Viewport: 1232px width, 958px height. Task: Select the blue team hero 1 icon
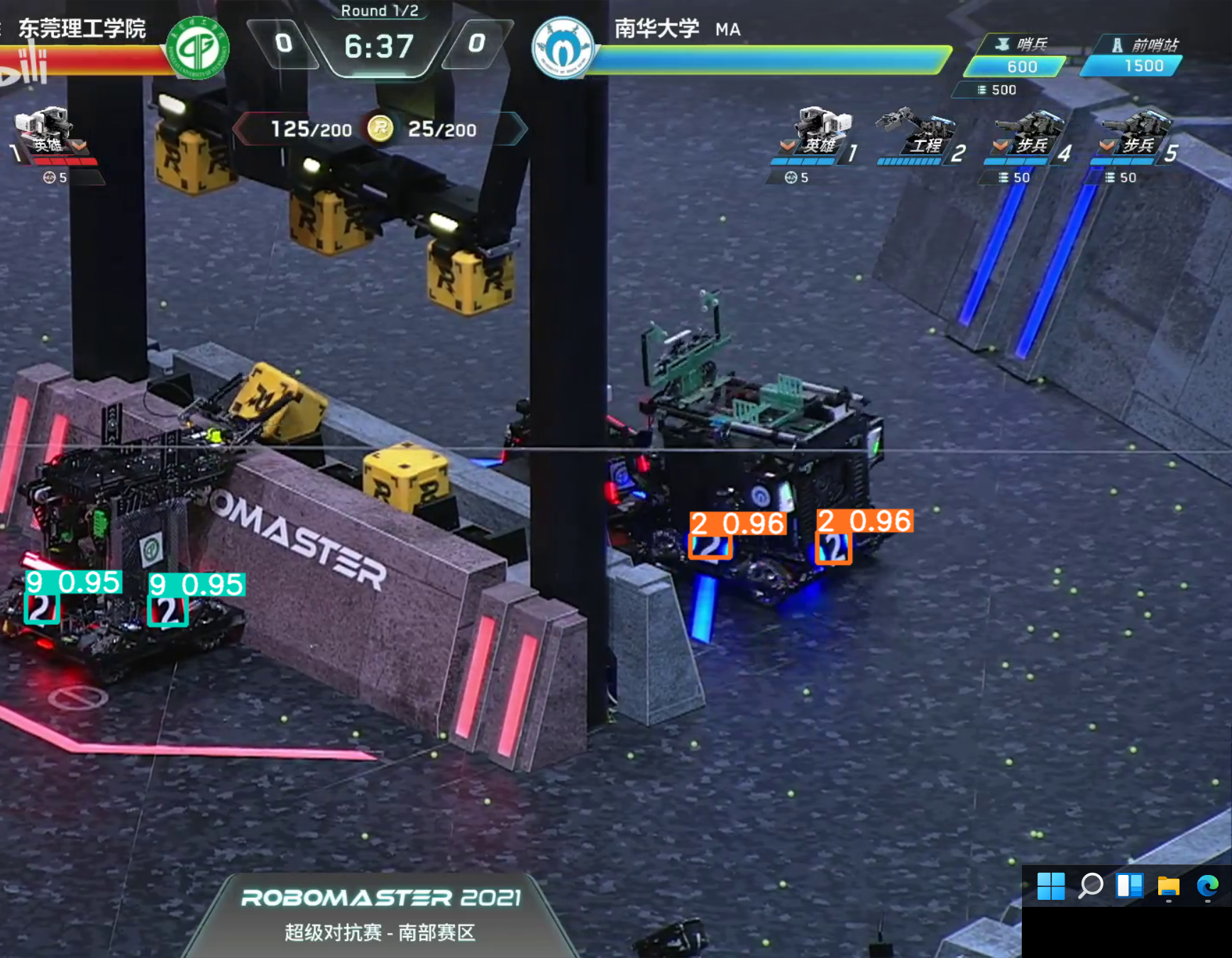click(820, 131)
